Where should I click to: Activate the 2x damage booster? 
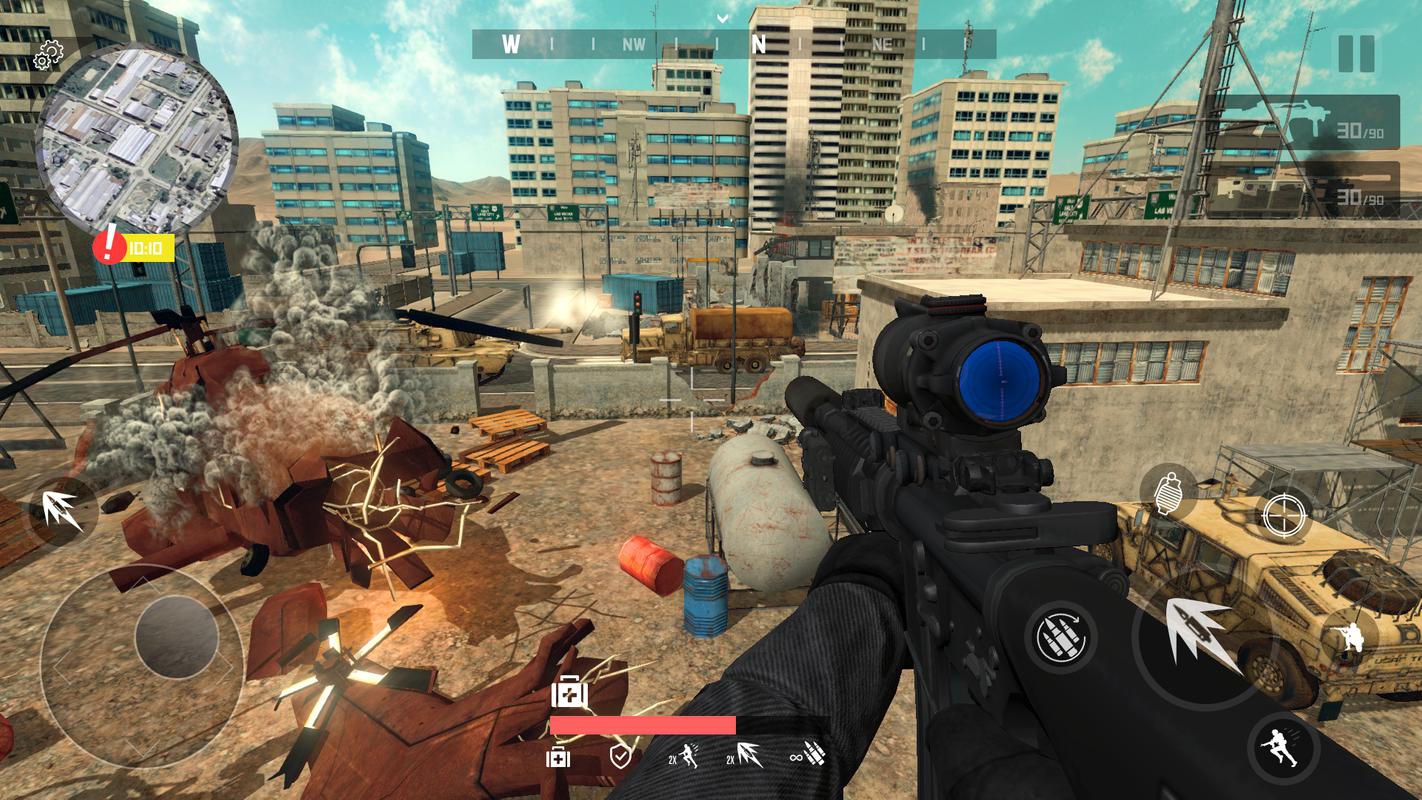[x=744, y=756]
